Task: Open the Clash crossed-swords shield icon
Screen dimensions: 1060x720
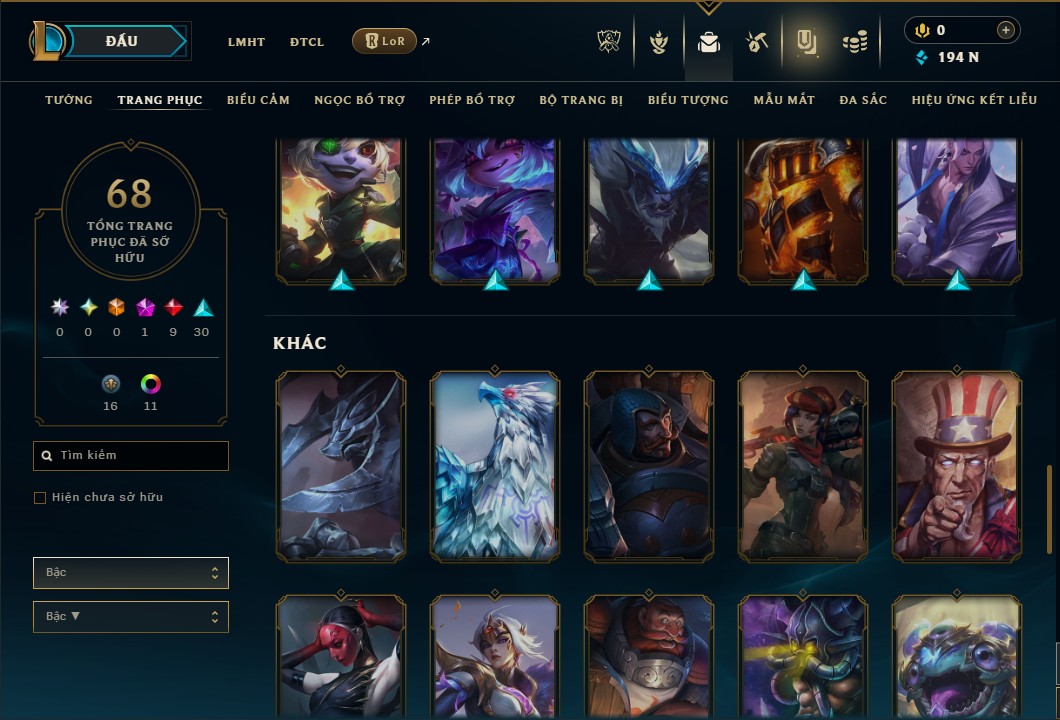Action: 609,42
